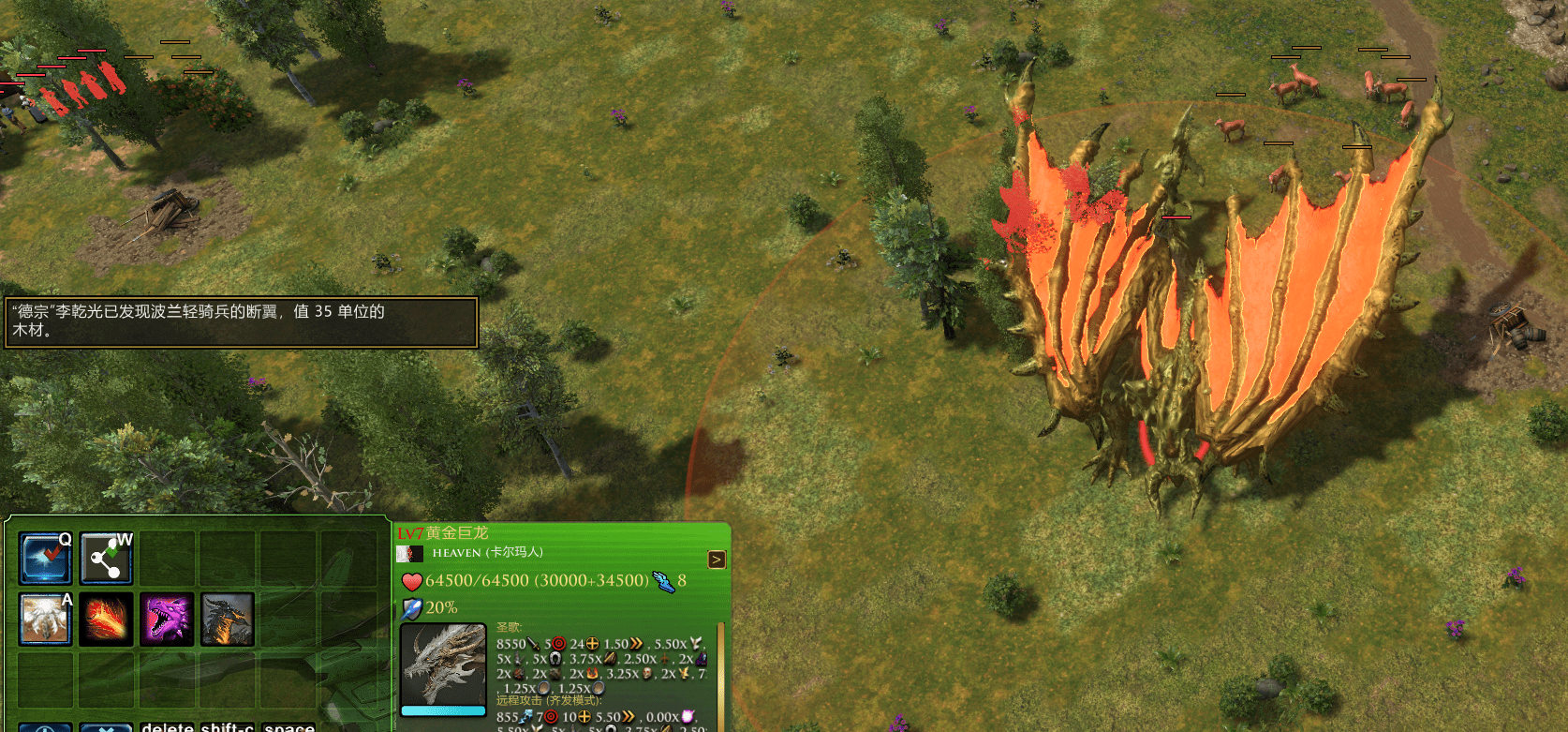The image size is (1568, 732).
Task: Click the golden dragon unit portrait
Action: coord(443,665)
